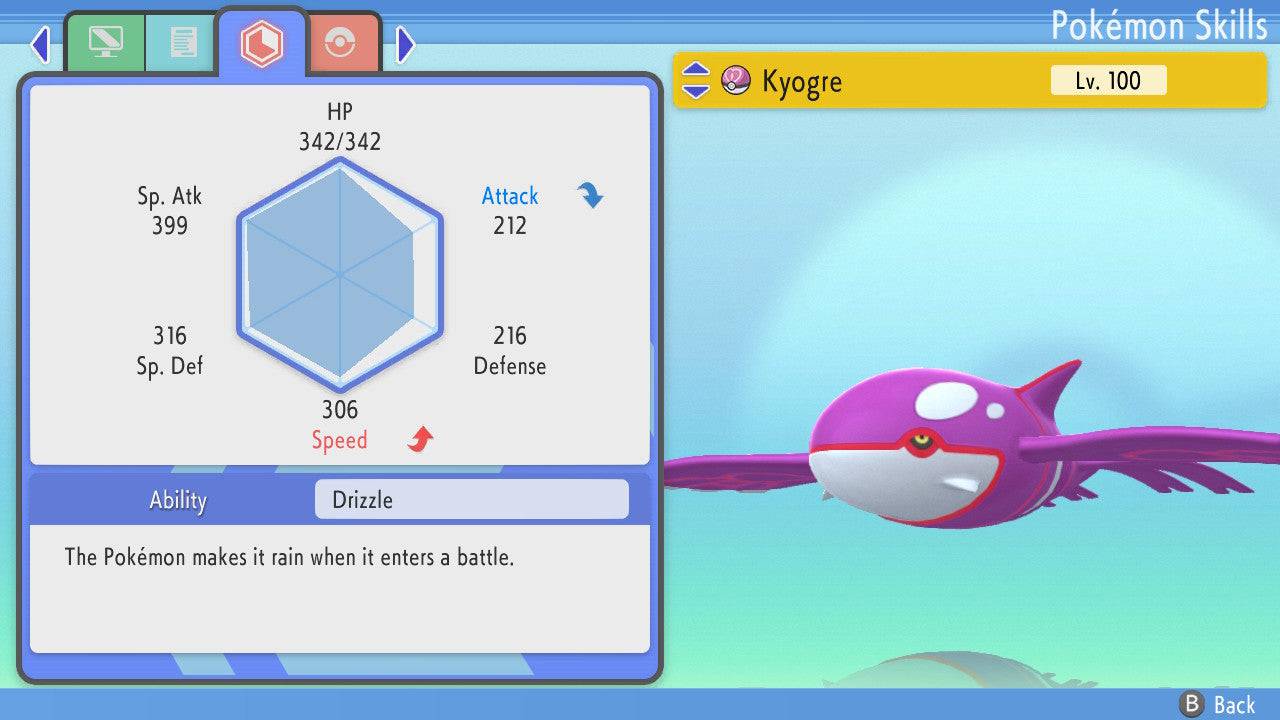Click the Ability header label
This screenshot has height=720, width=1280.
coord(178,500)
